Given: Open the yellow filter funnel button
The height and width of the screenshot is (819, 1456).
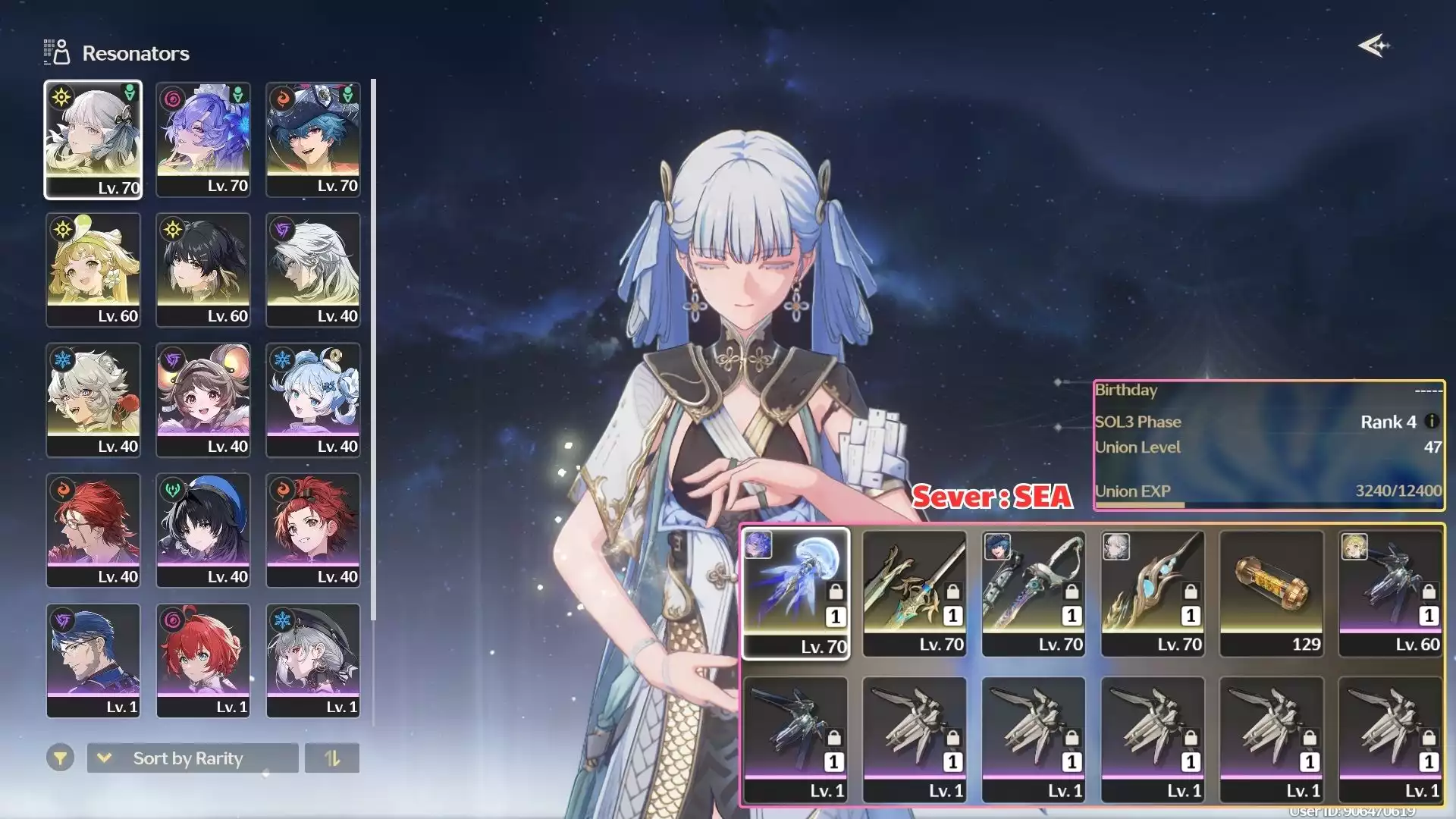Looking at the screenshot, I should [x=60, y=758].
